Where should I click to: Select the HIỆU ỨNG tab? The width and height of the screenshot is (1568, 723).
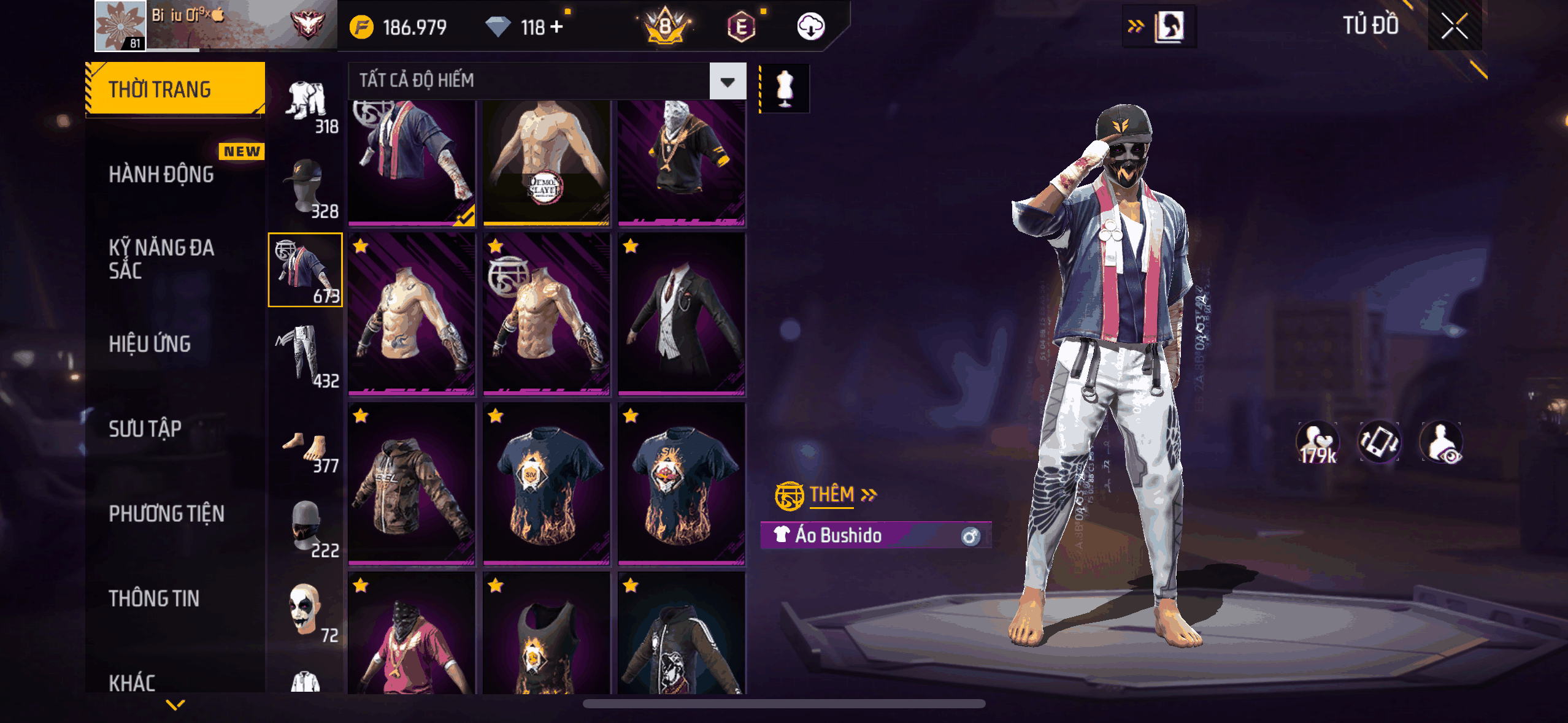click(x=150, y=344)
